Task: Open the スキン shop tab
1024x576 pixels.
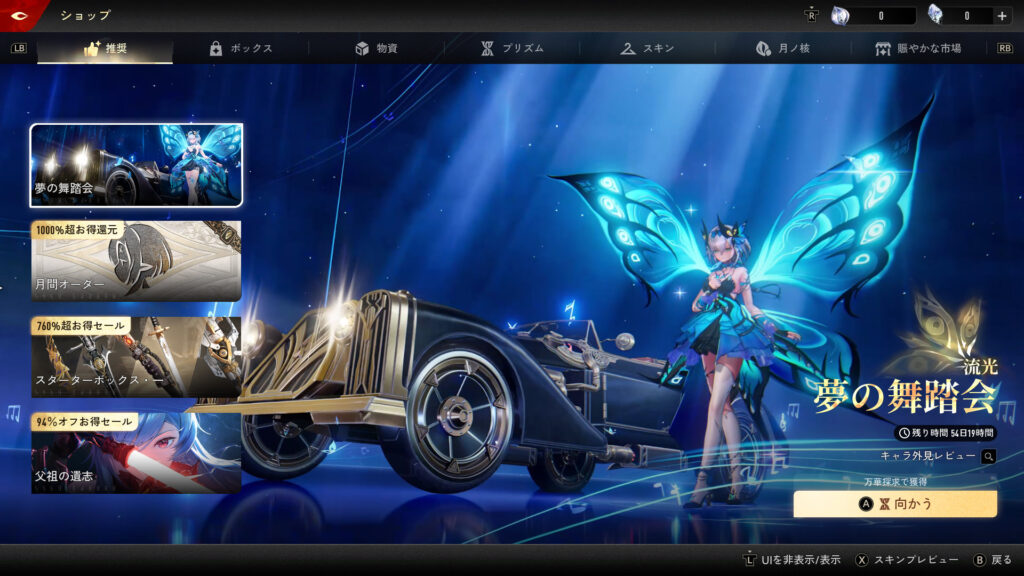Action: tap(647, 48)
